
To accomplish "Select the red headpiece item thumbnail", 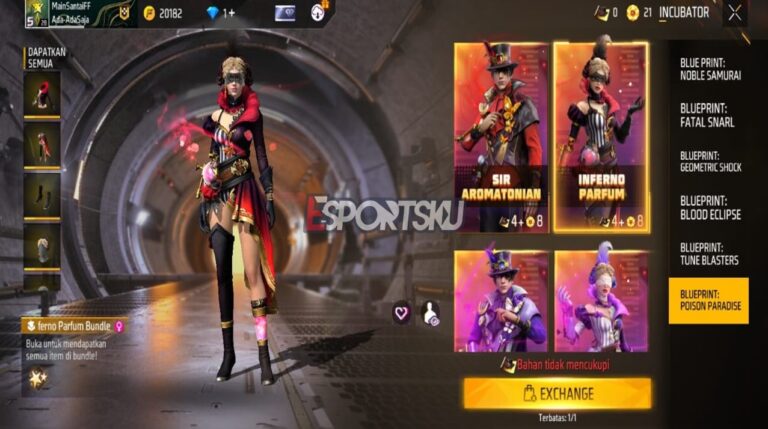I will click(x=43, y=95).
